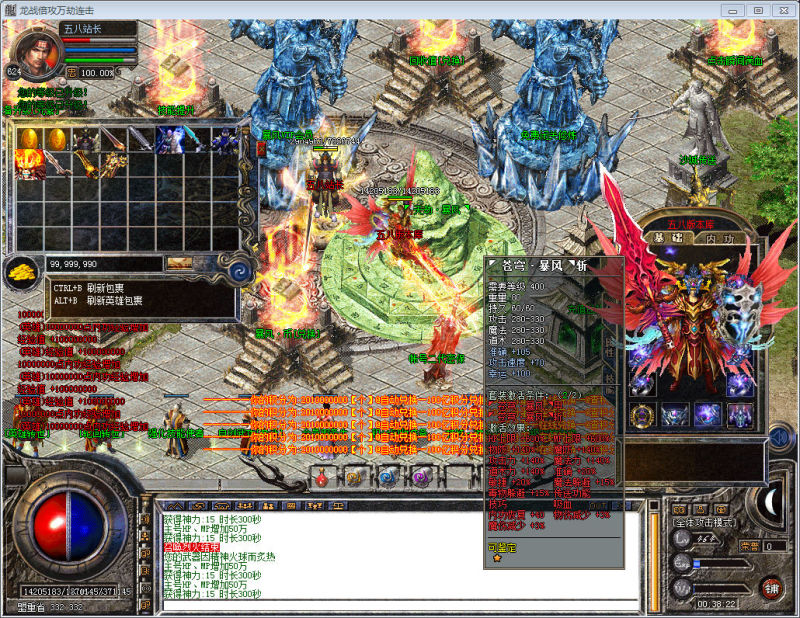
Task: Close the game window
Action: coord(782,9)
